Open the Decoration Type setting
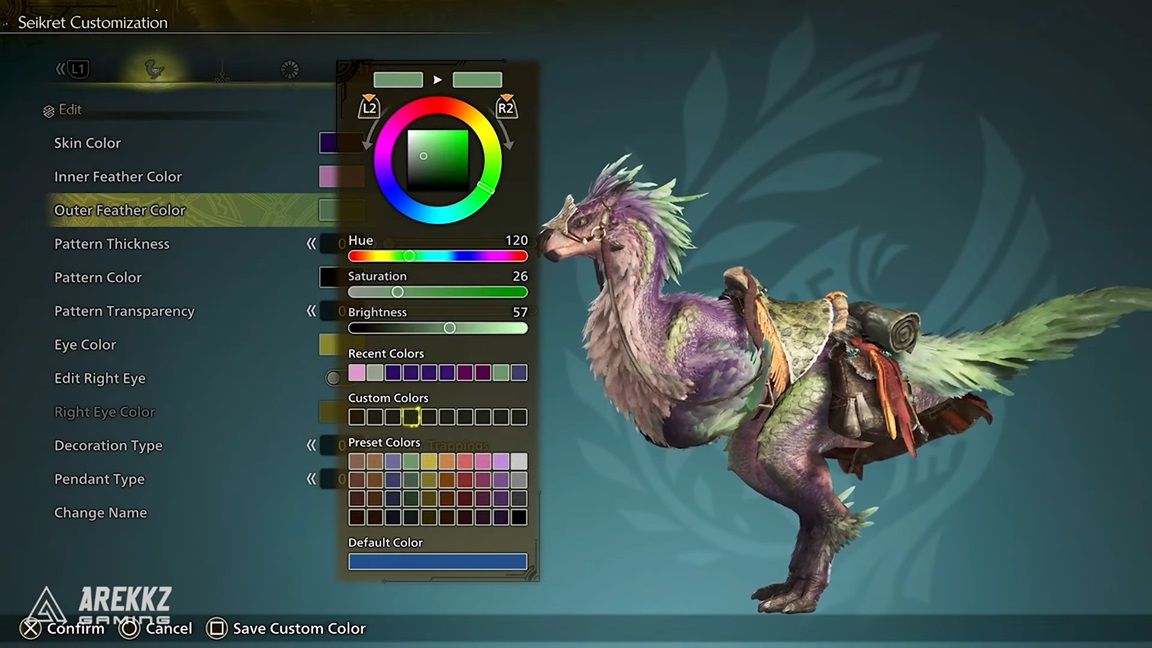 (108, 446)
